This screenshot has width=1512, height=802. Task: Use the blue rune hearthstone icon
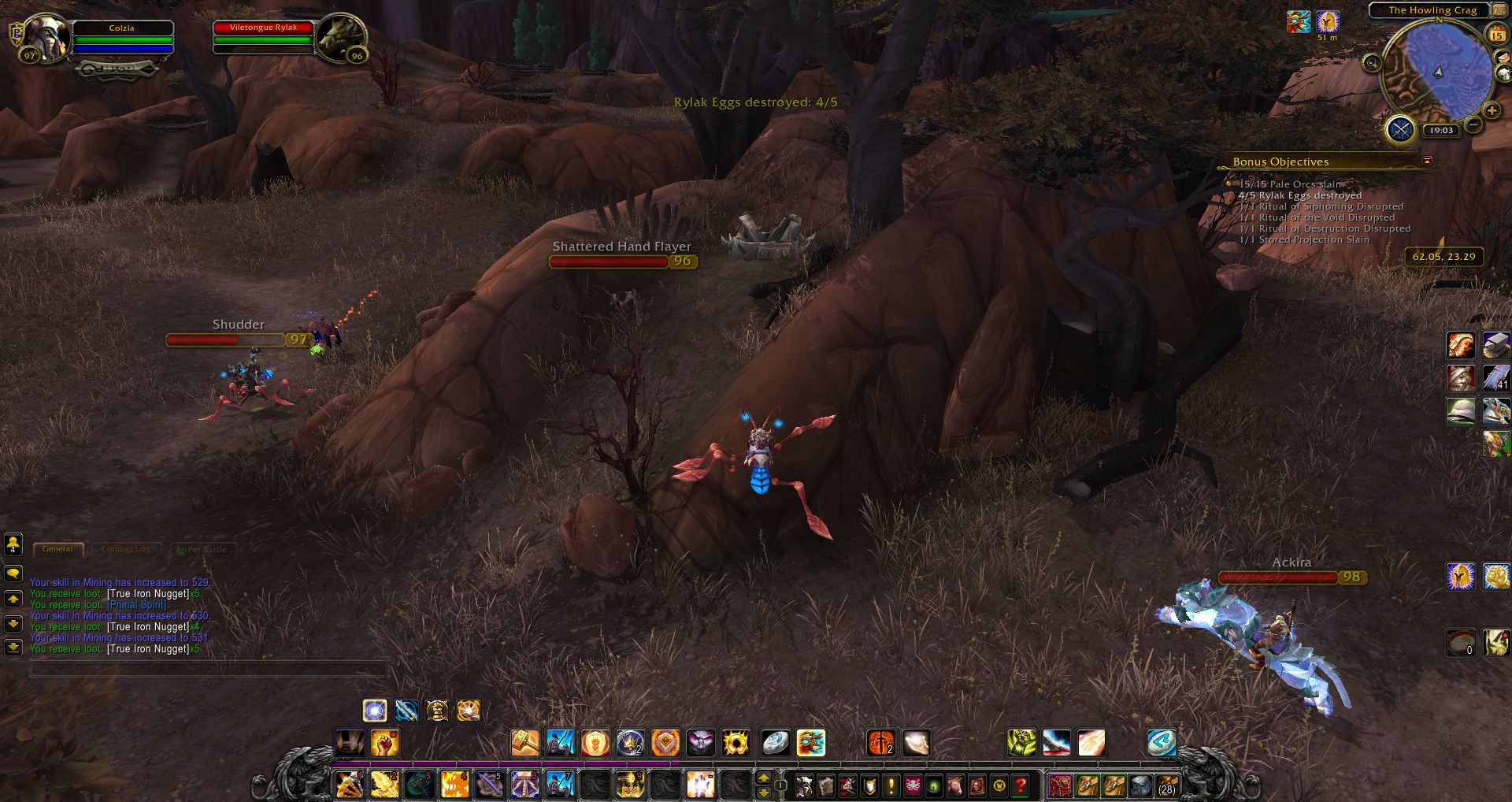point(1161,742)
